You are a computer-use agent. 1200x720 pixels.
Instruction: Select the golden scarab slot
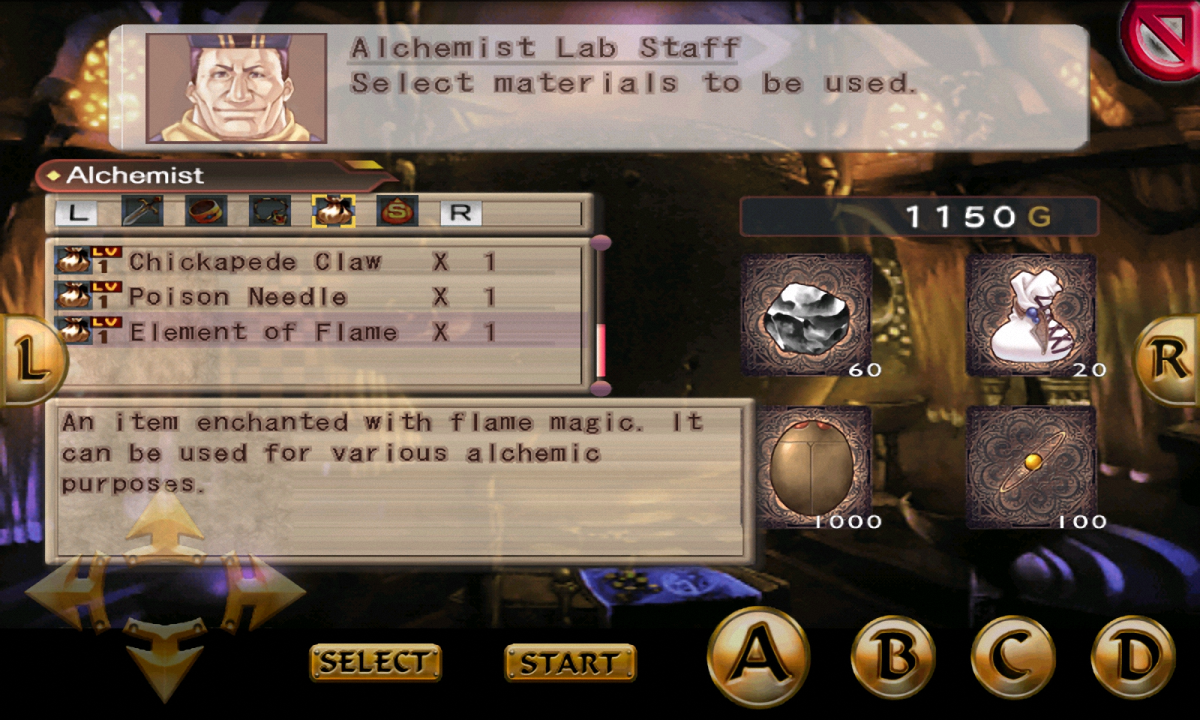click(806, 467)
